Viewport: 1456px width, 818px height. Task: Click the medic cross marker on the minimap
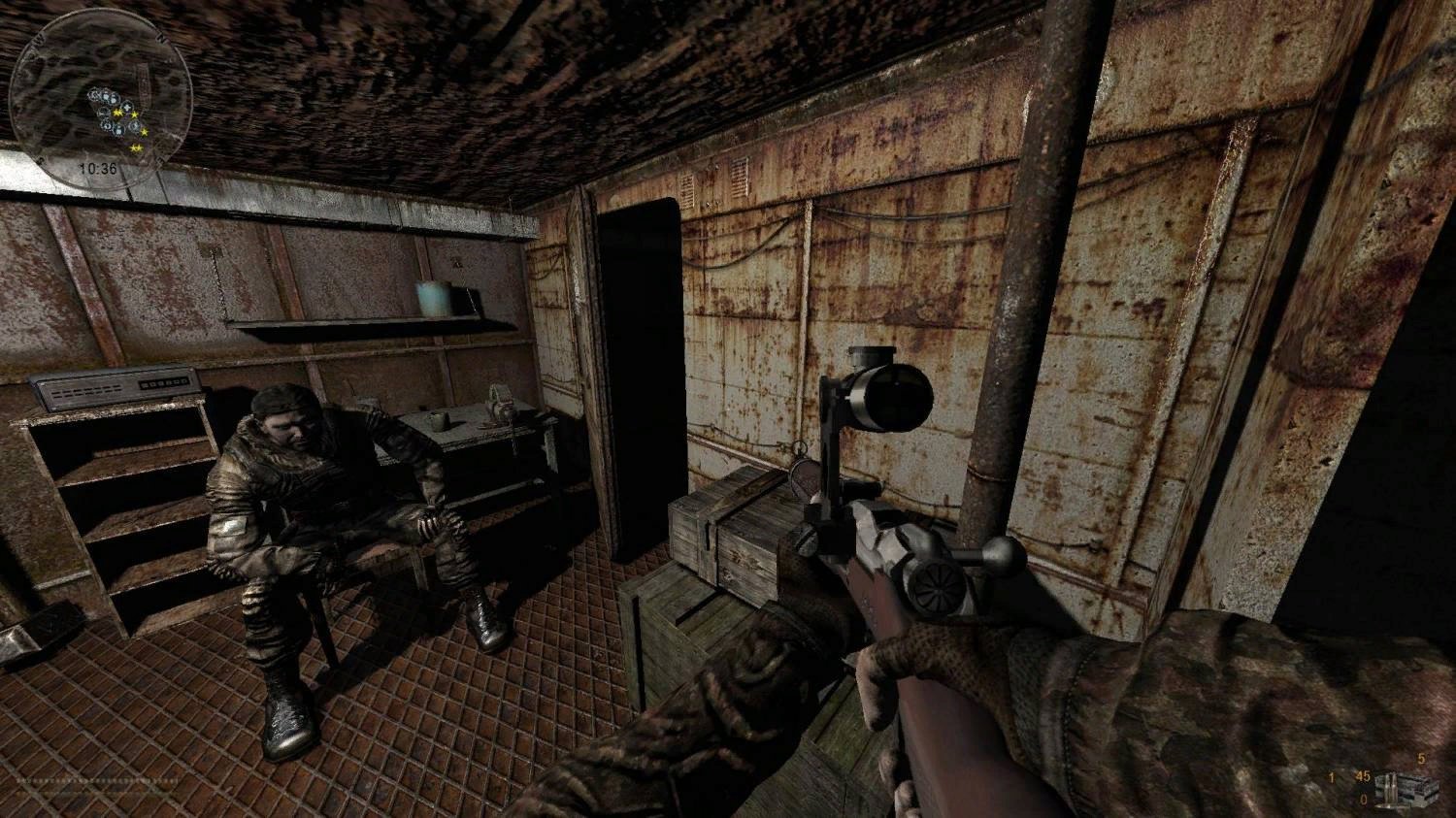[127, 108]
